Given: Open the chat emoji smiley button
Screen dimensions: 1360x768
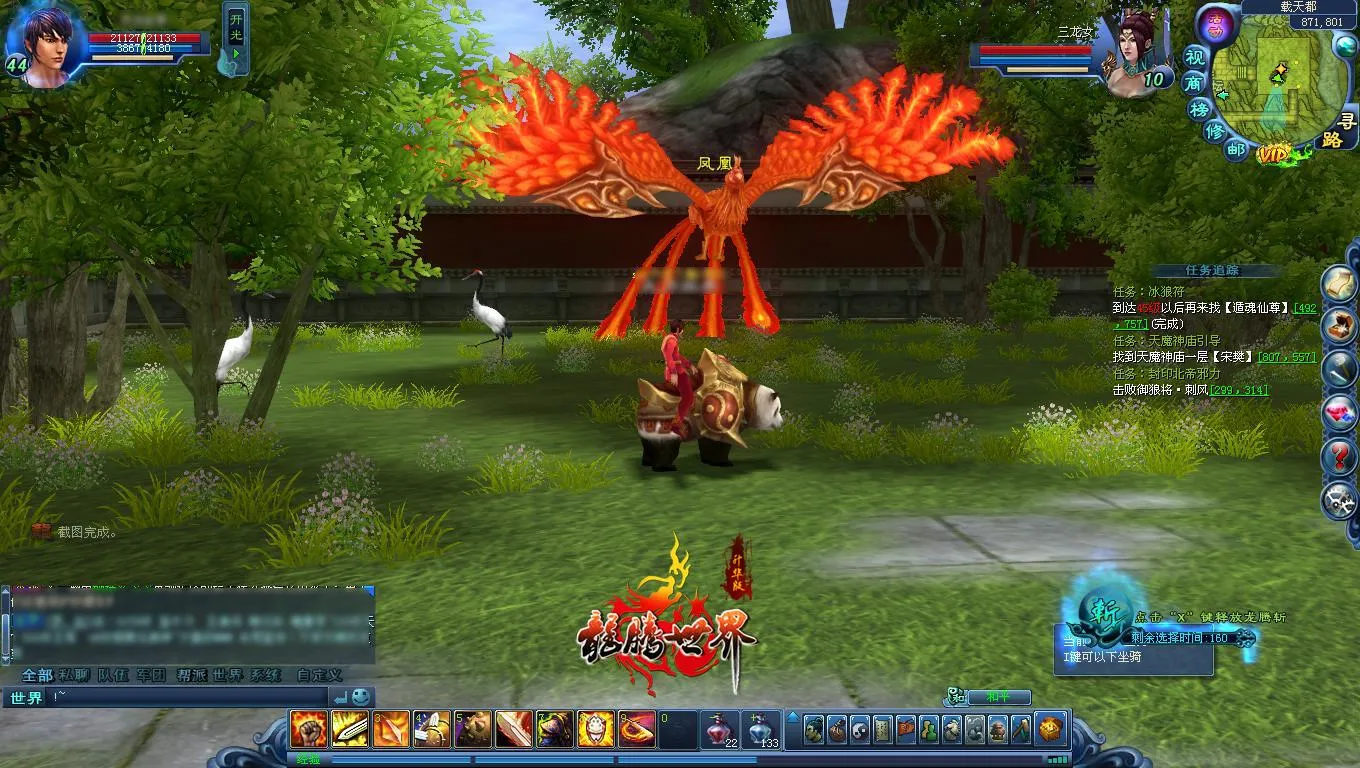Looking at the screenshot, I should pyautogui.click(x=361, y=697).
